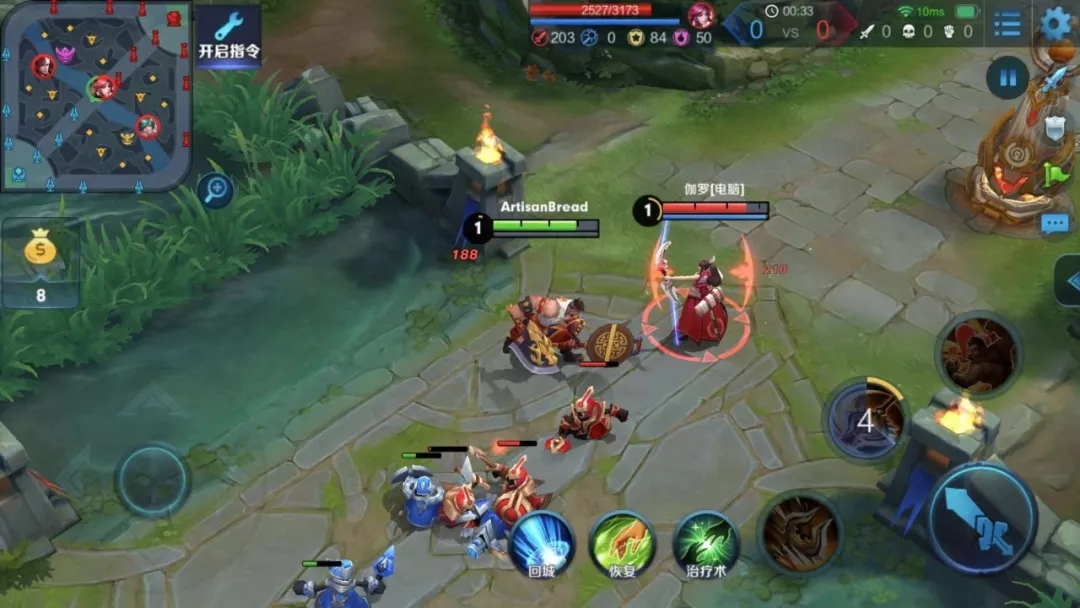Click the magnifier button beside the minimap
The image size is (1080, 608).
[x=215, y=189]
